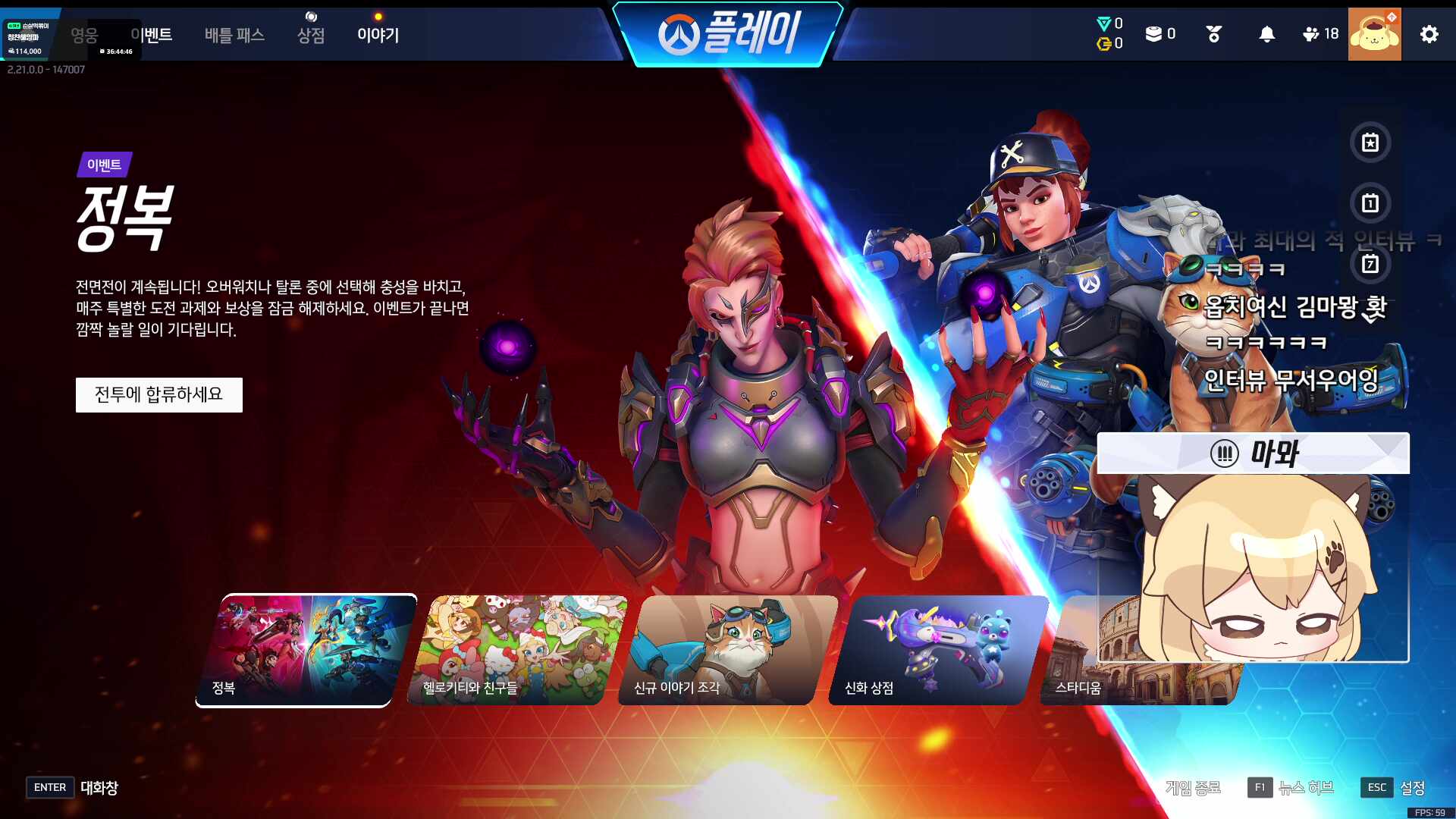
Task: Open the daily challenges calendar icon
Action: click(1370, 204)
